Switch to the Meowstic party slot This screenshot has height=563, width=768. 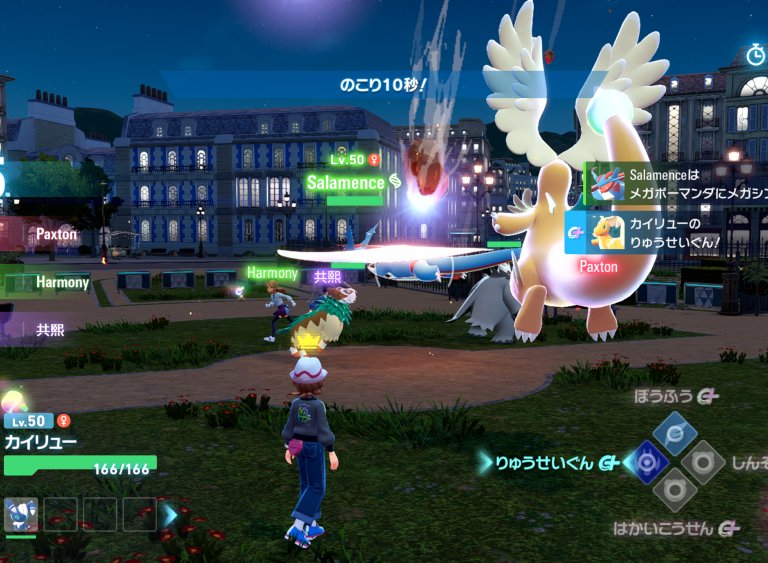21,514
